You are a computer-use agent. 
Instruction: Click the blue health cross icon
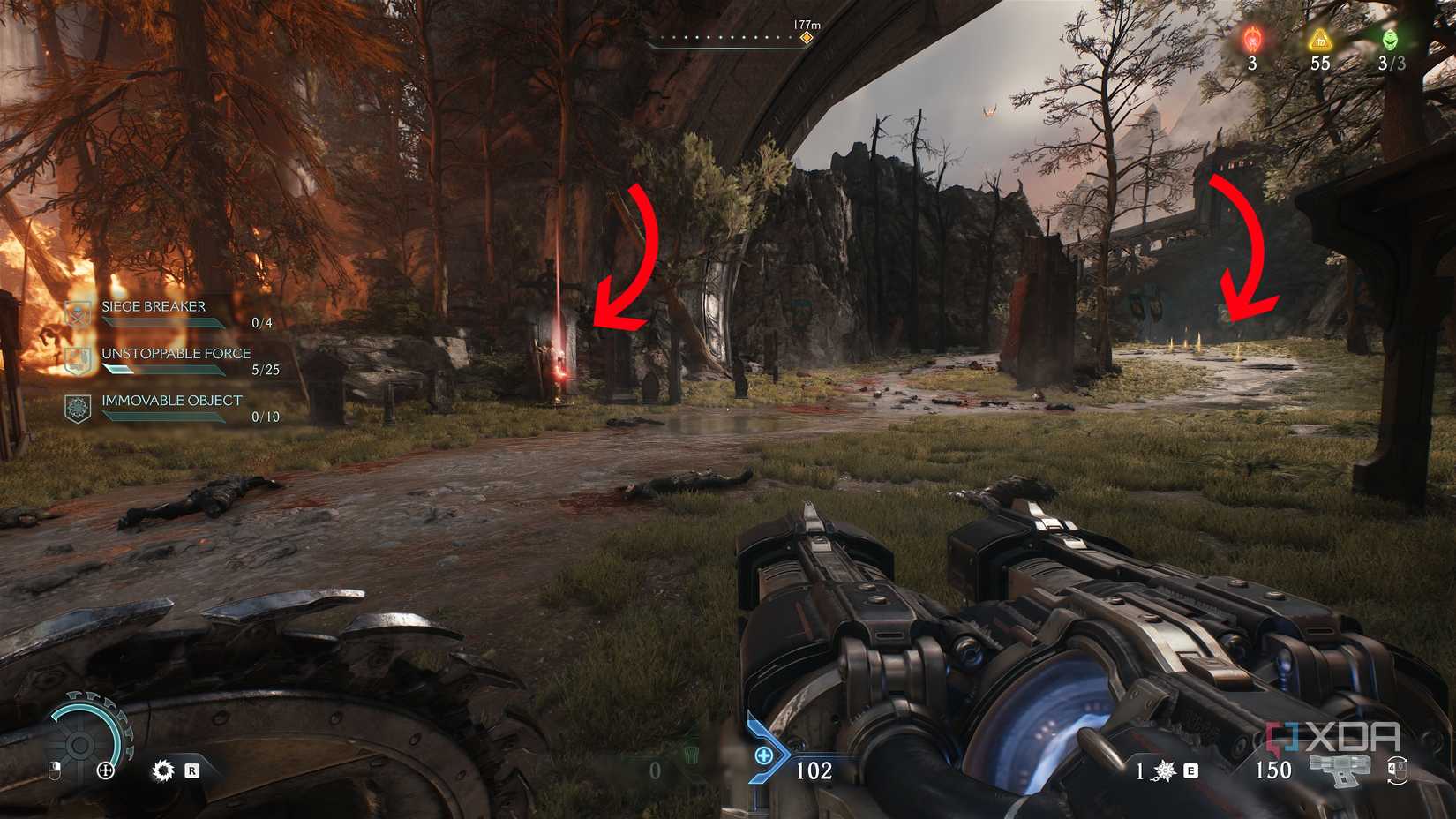coord(763,756)
